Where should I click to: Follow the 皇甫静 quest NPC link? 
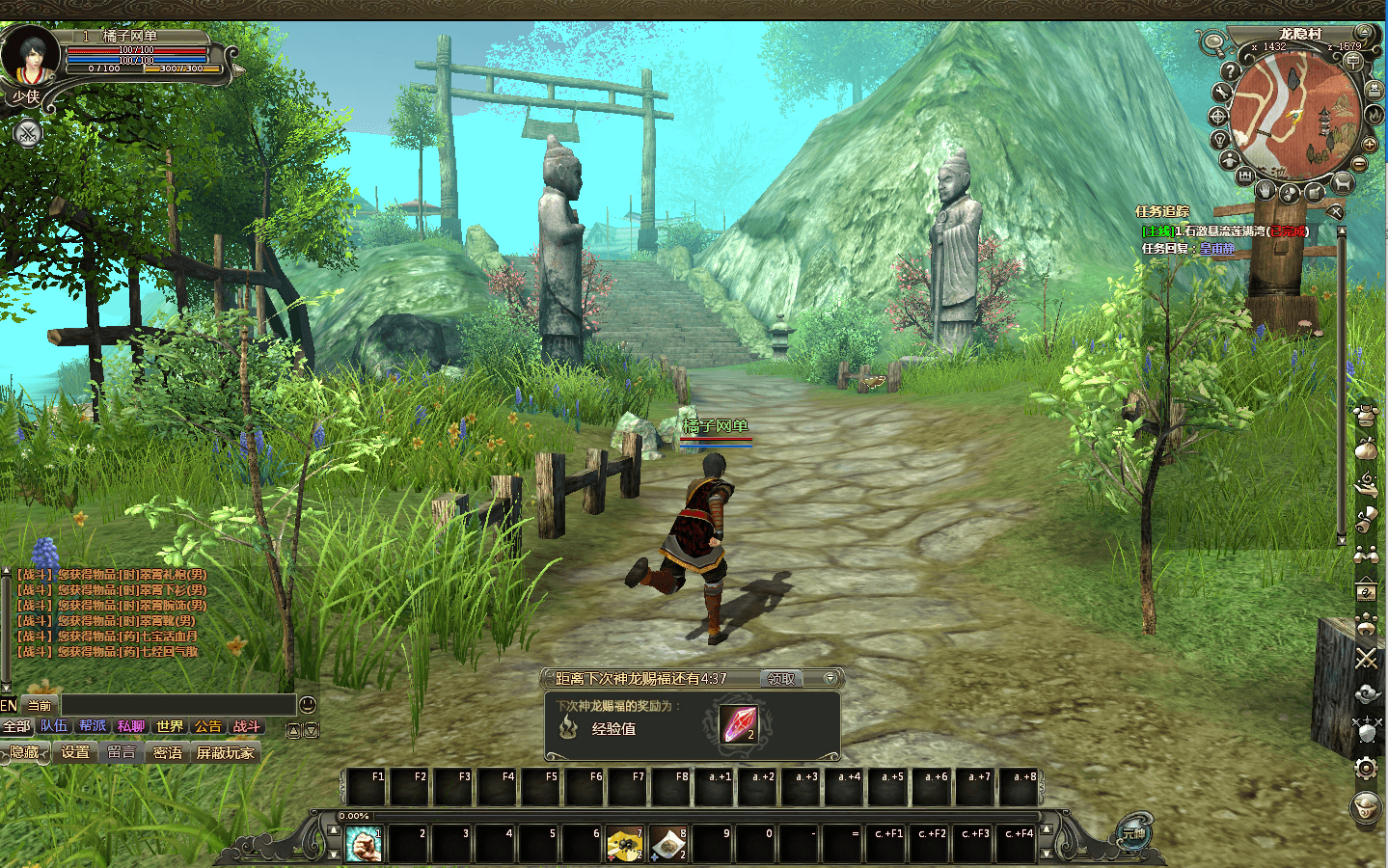coord(1216,249)
